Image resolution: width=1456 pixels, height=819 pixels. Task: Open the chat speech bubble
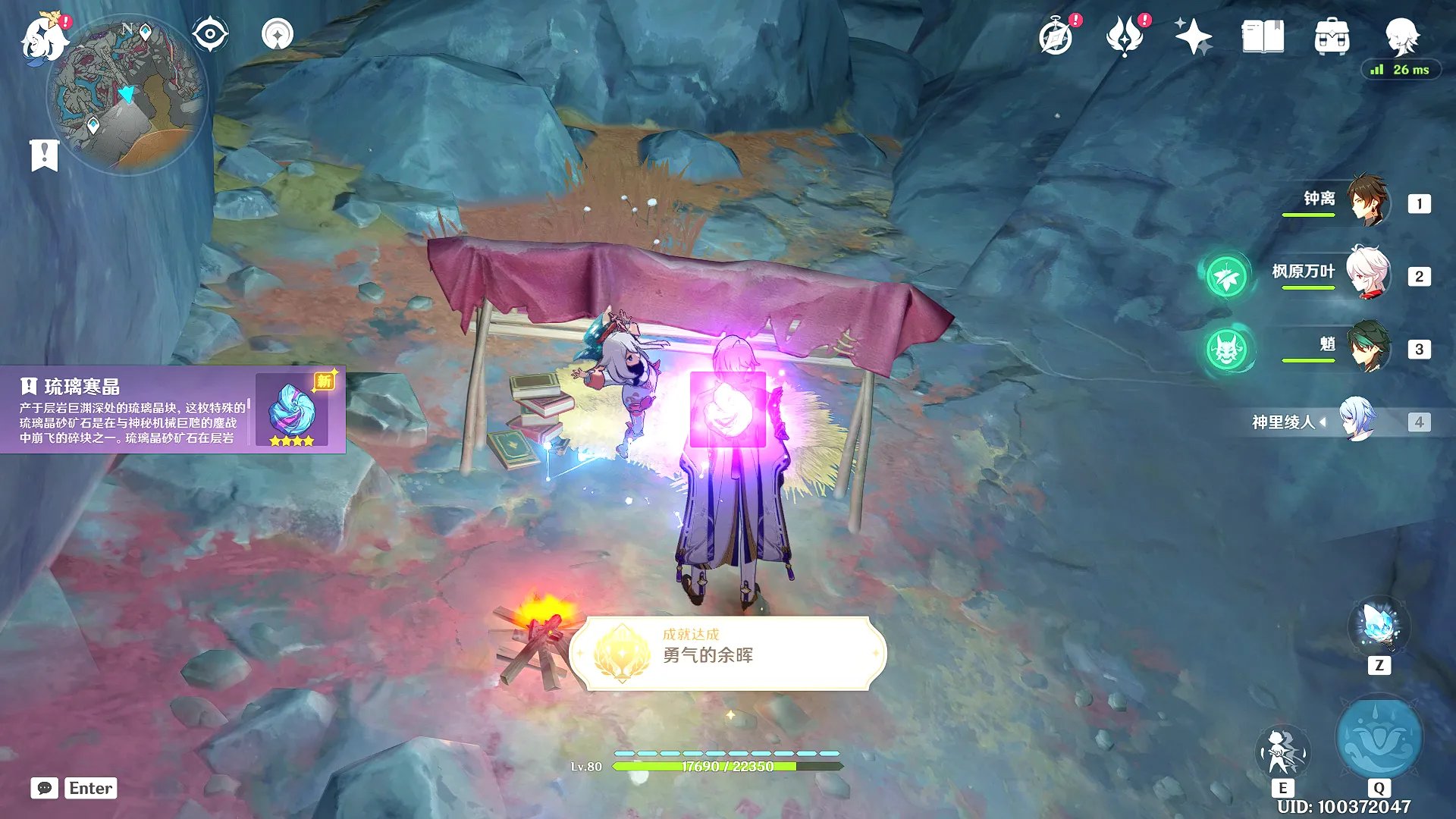tap(44, 788)
